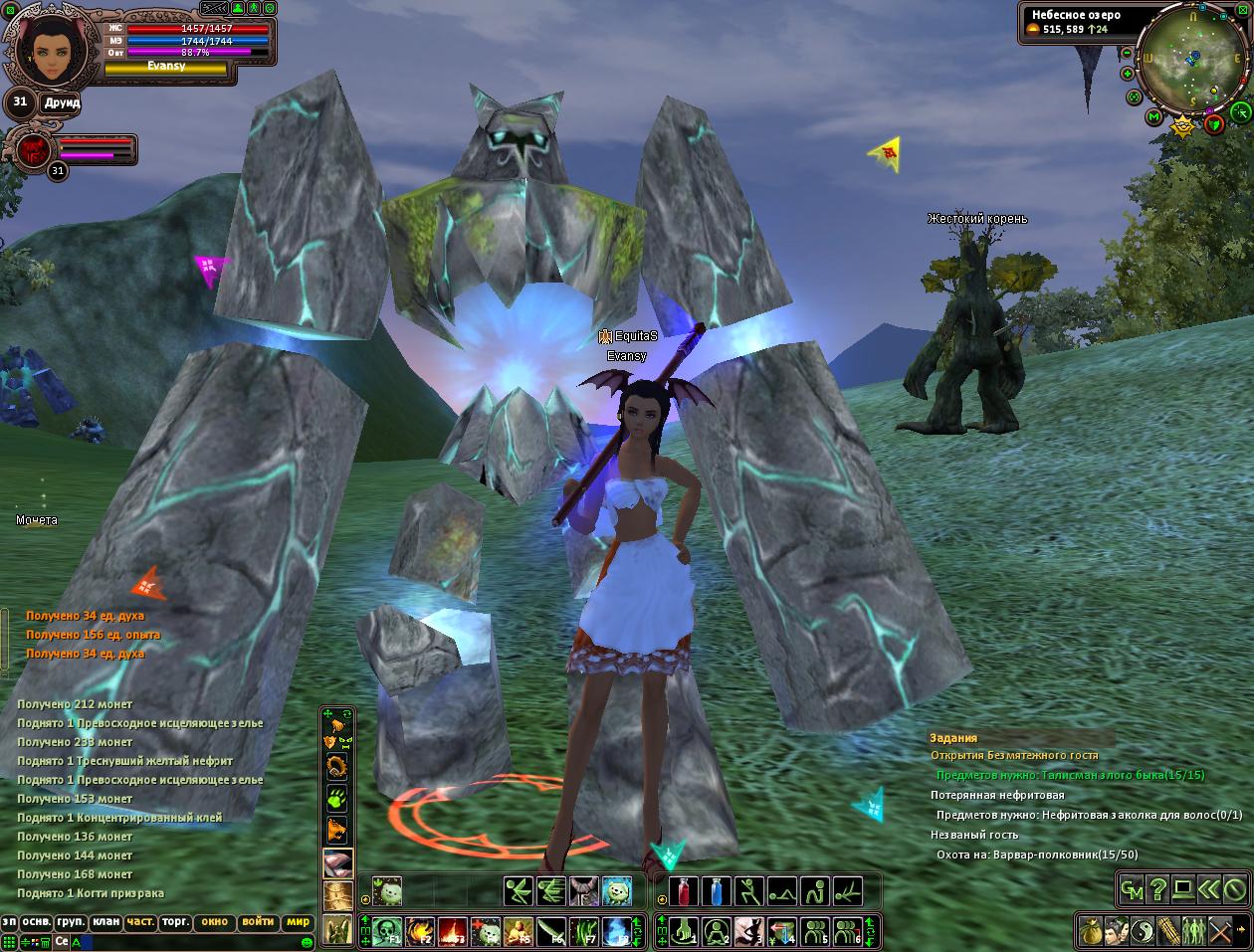Open the world map with the M button
The height and width of the screenshot is (952, 1254).
[1154, 117]
